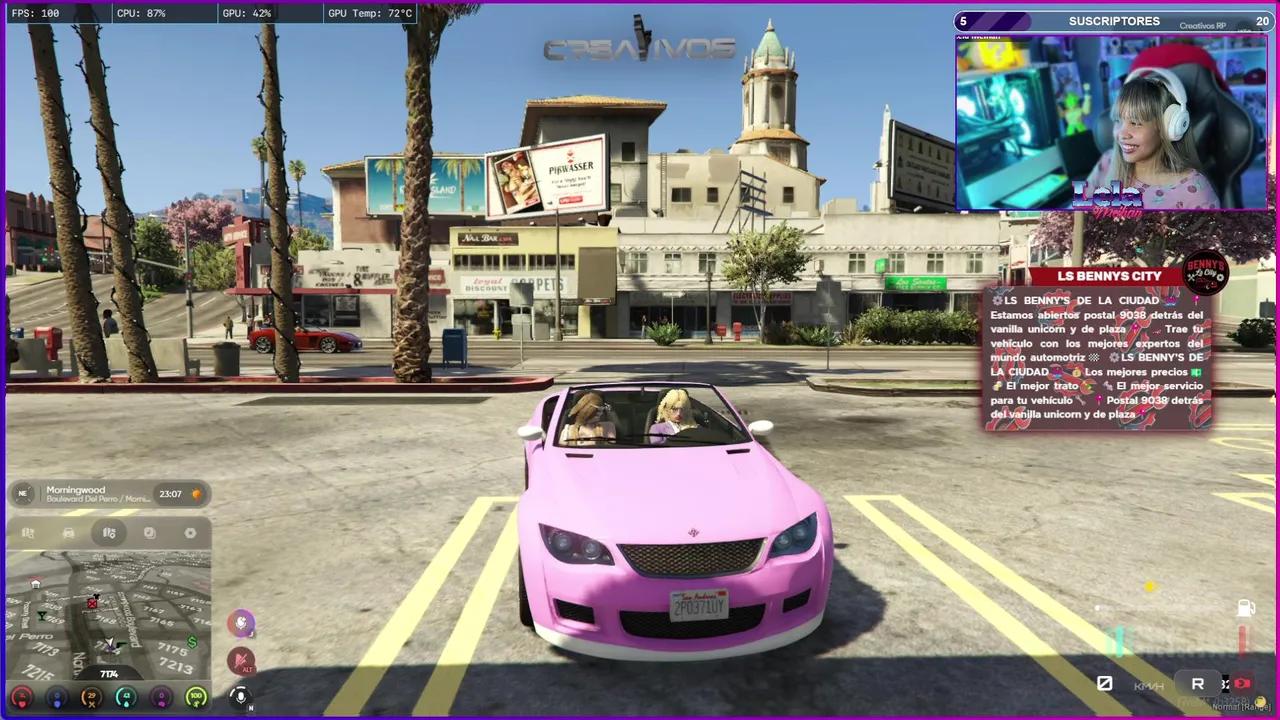Click the streamer webcam overlay thumbnail

1110,120
